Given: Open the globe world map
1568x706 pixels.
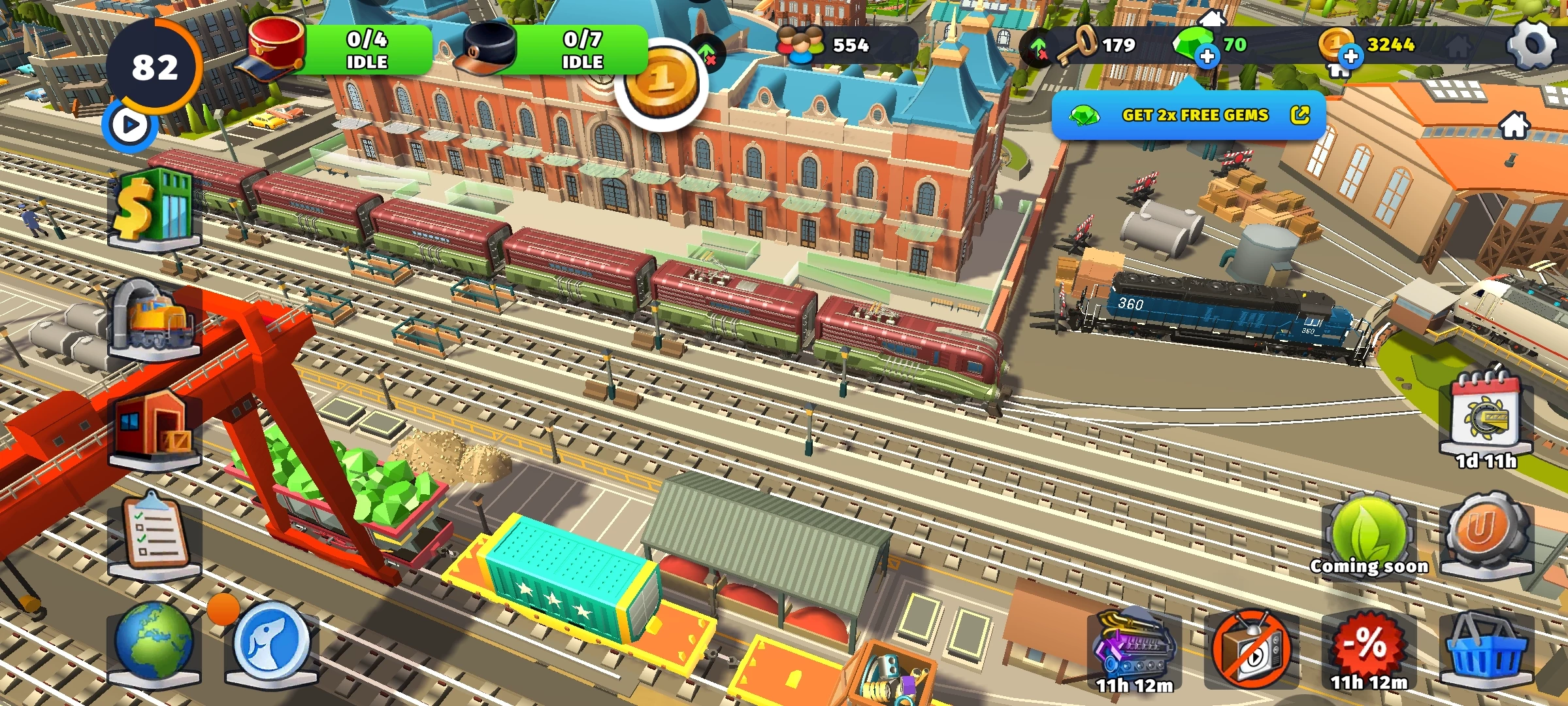Looking at the screenshot, I should coord(154,642).
